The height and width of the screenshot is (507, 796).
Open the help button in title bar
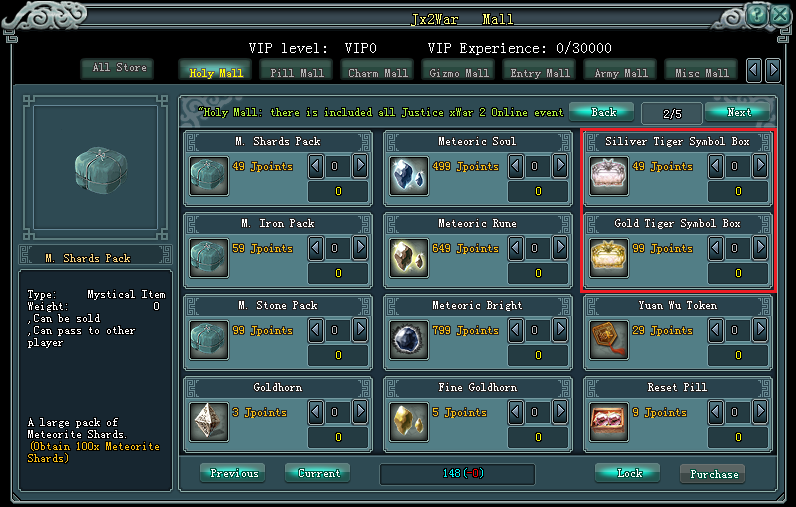pyautogui.click(x=757, y=15)
